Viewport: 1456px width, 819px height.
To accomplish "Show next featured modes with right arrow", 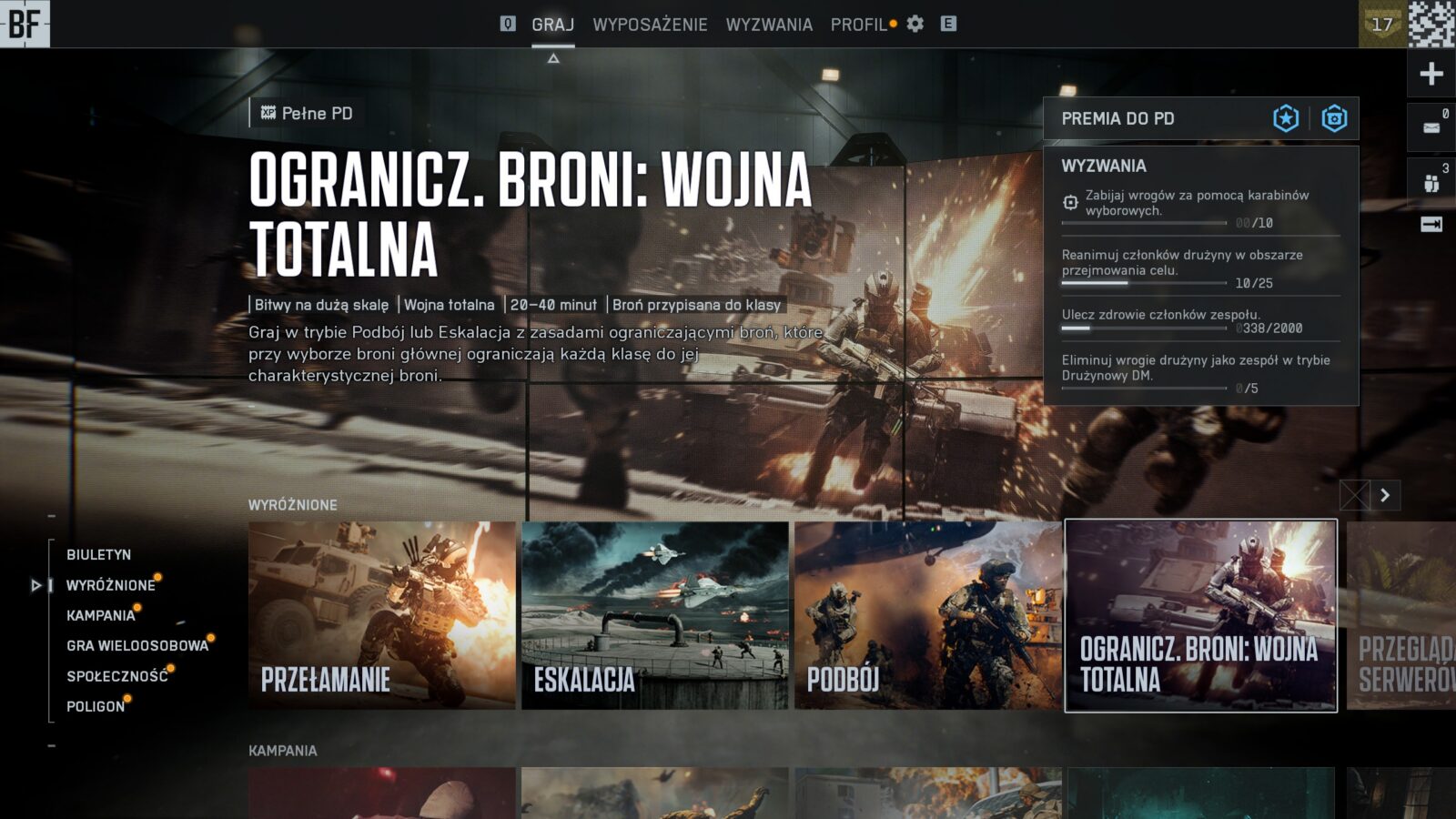I will (x=1385, y=495).
